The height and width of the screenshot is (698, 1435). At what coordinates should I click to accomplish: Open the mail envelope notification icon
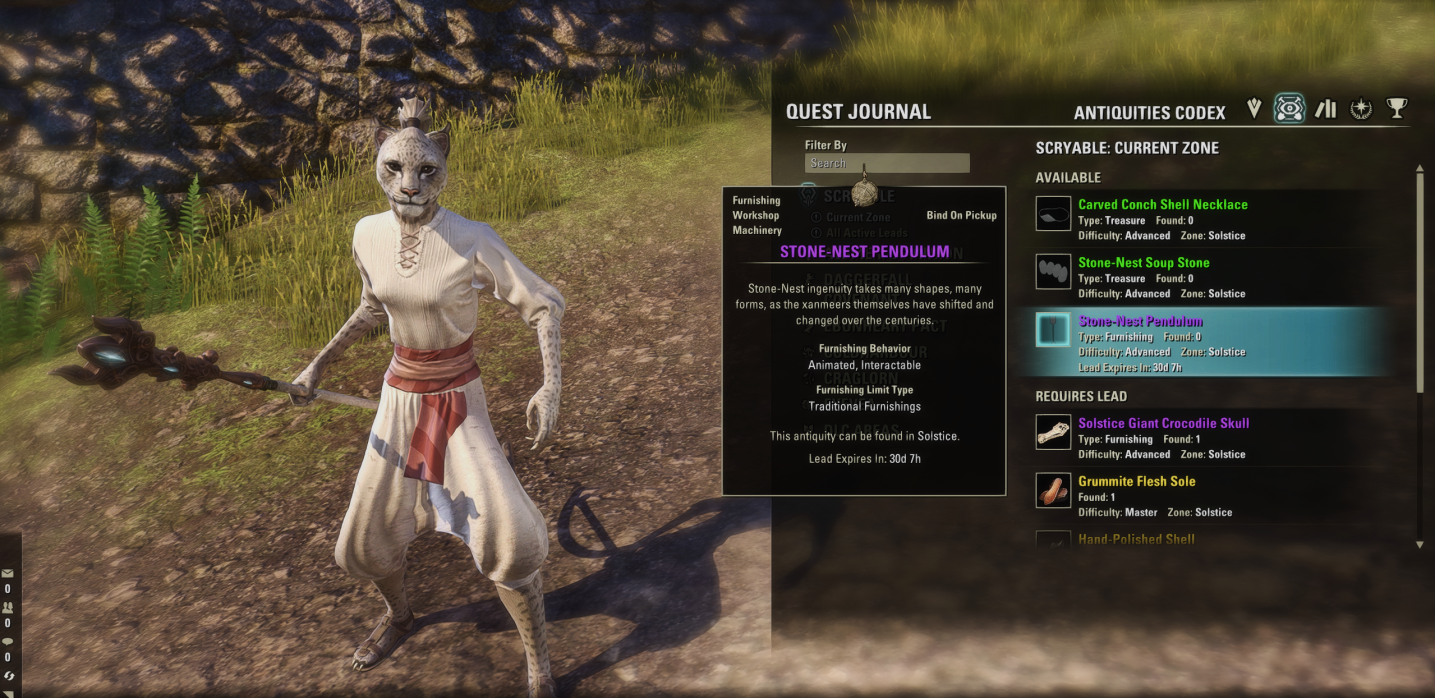pos(8,574)
